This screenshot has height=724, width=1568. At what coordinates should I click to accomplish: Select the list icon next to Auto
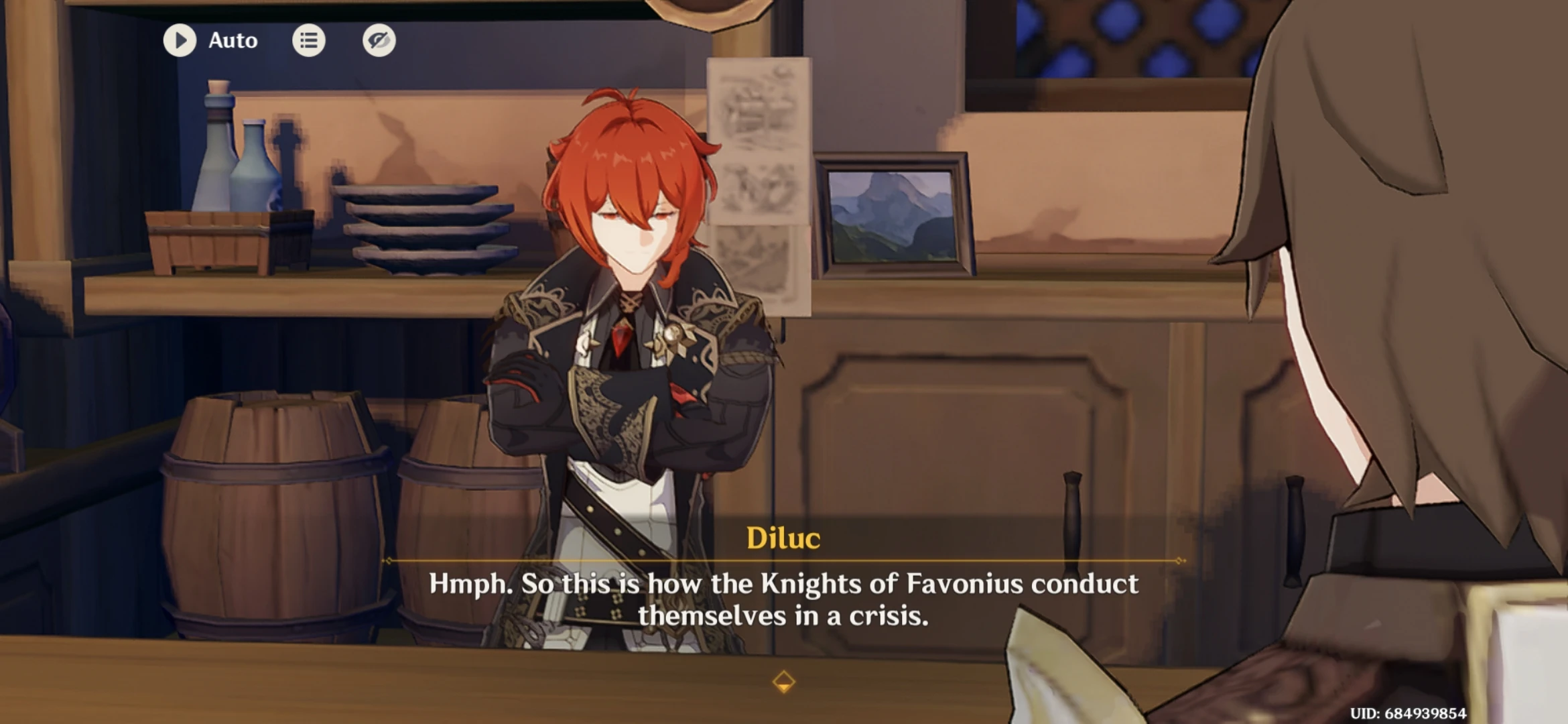(x=309, y=40)
